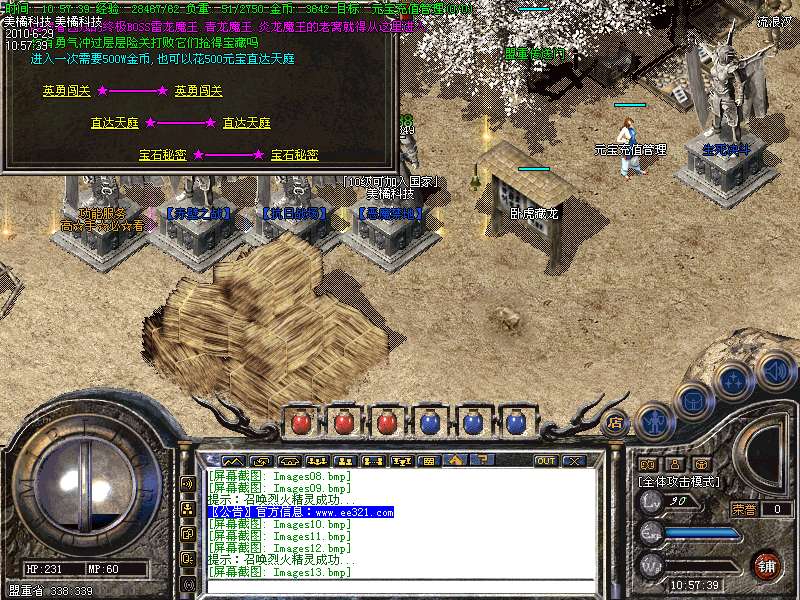Click the OUT button above chat
Image resolution: width=800 pixels, height=600 pixels.
(x=546, y=461)
